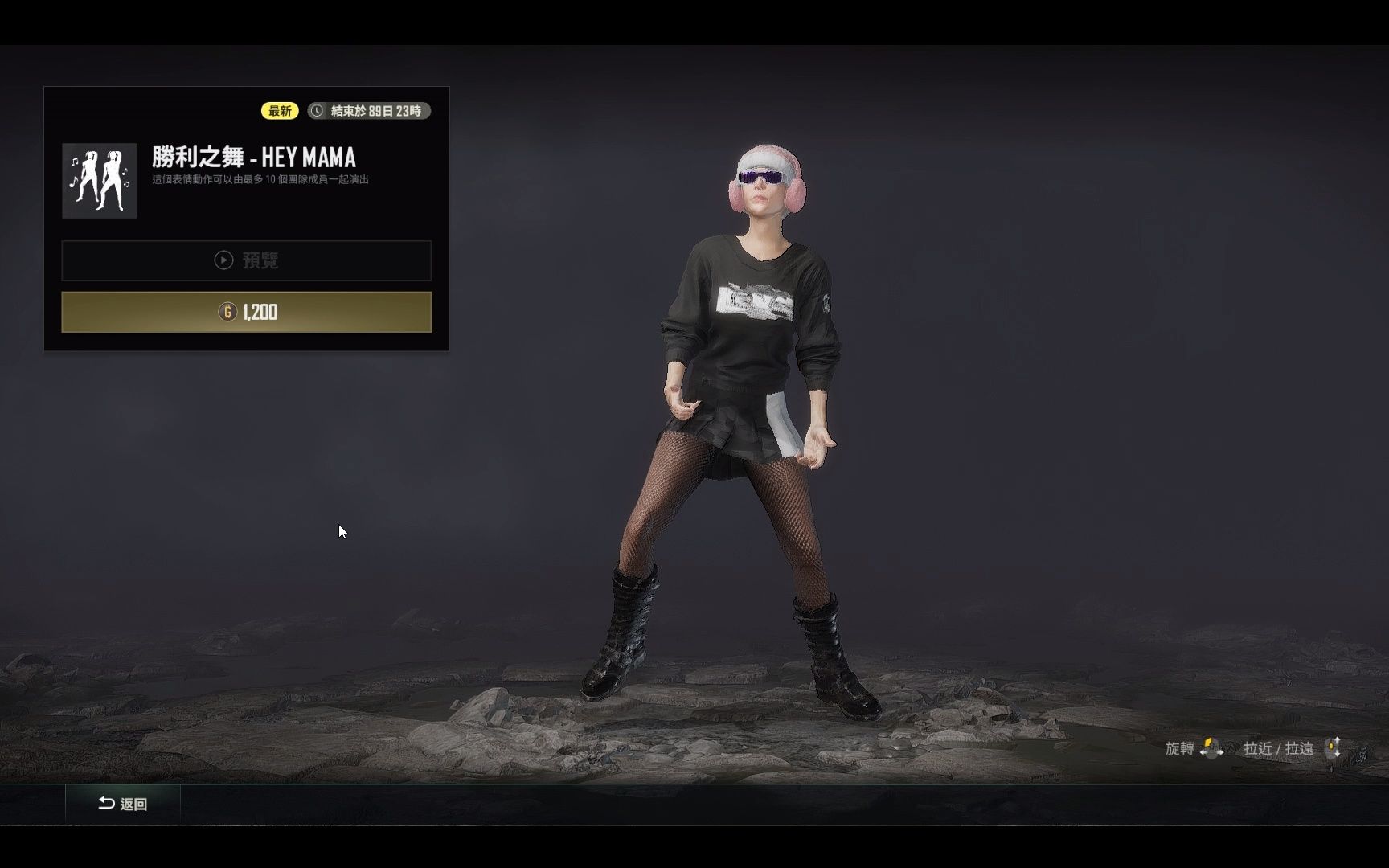Expand the camera controls hint area
1389x868 pixels.
(1254, 748)
